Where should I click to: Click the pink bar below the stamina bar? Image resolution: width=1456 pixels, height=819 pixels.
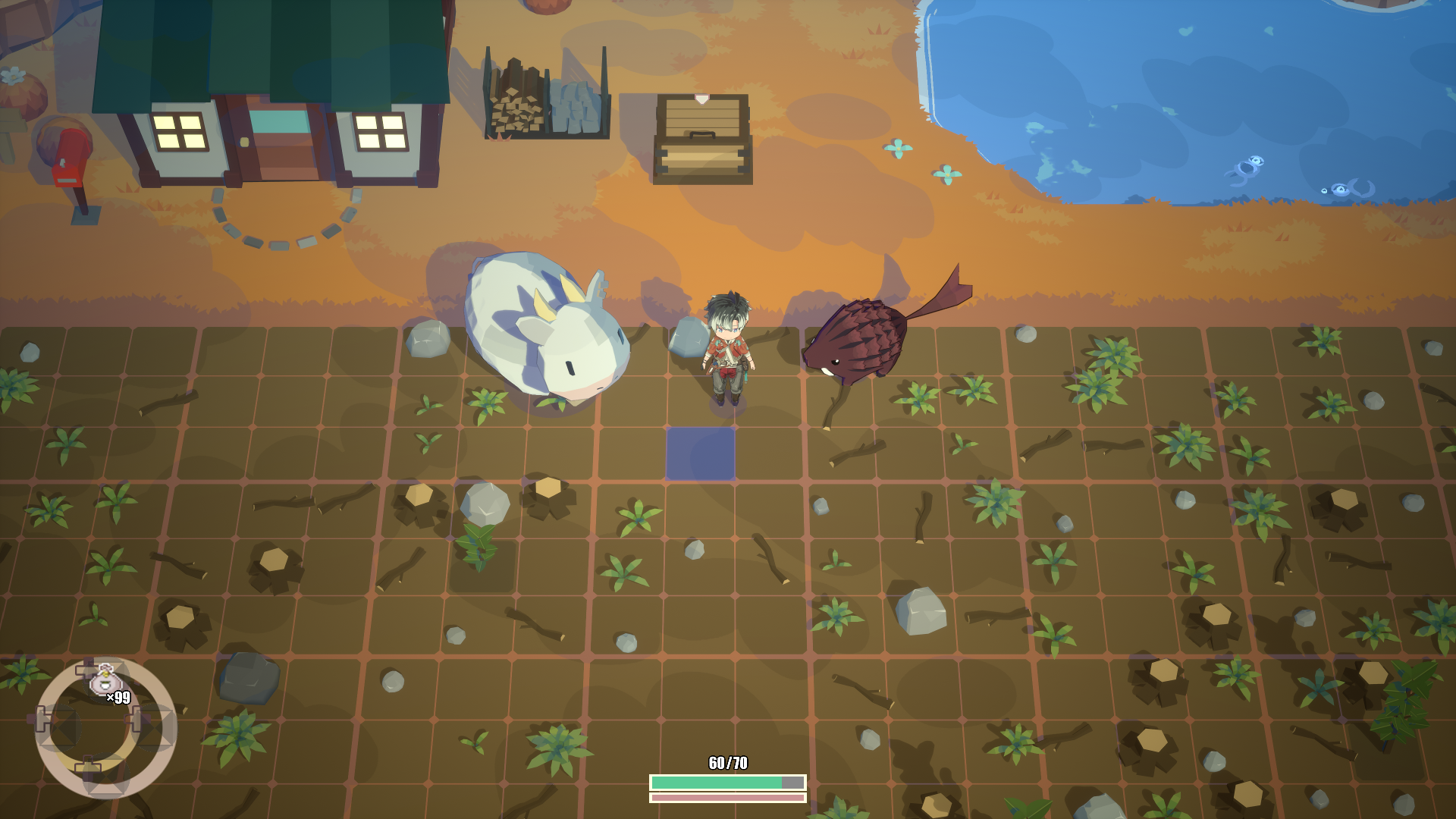click(x=726, y=799)
